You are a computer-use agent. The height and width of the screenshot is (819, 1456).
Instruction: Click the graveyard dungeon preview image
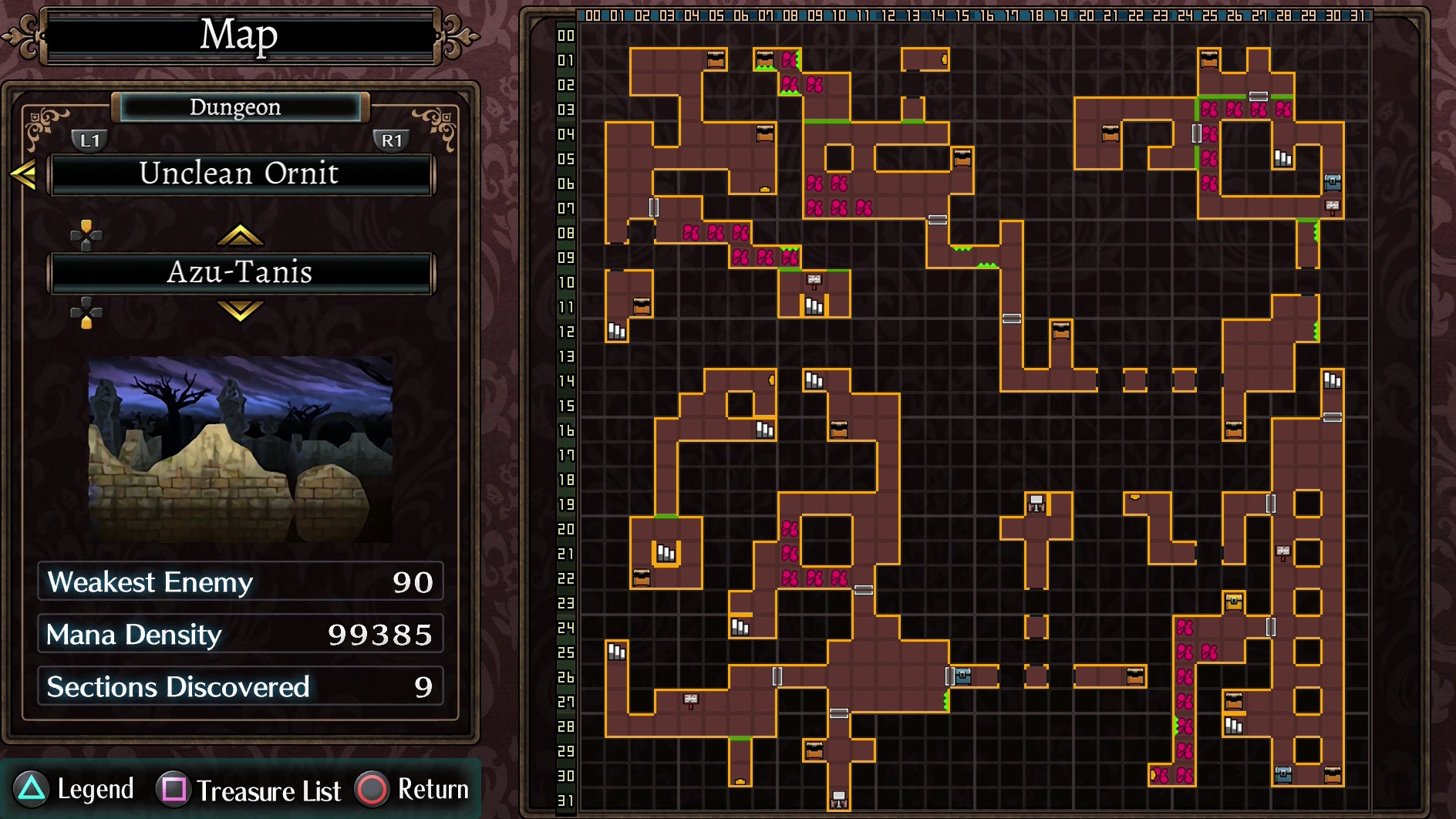(241, 449)
